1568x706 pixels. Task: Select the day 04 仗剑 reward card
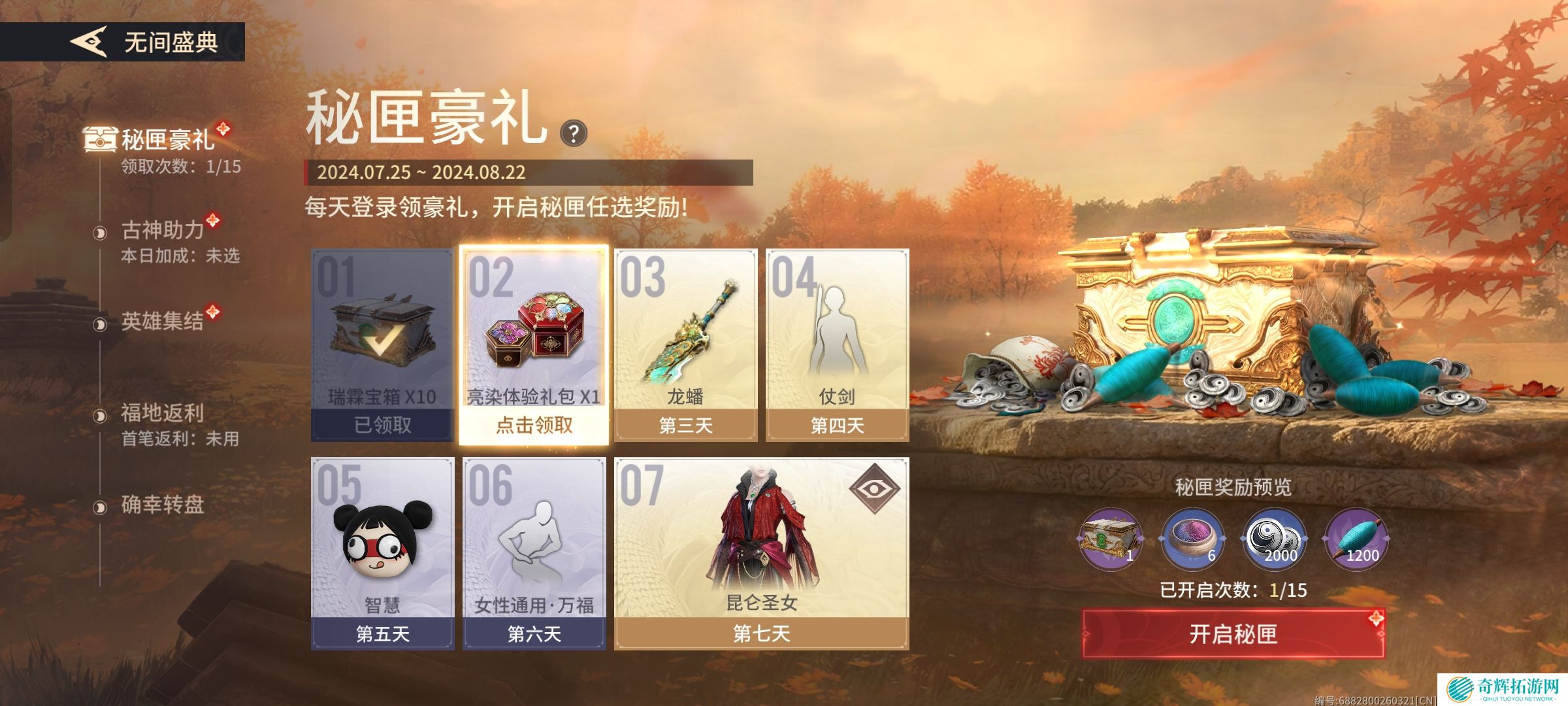(x=837, y=345)
